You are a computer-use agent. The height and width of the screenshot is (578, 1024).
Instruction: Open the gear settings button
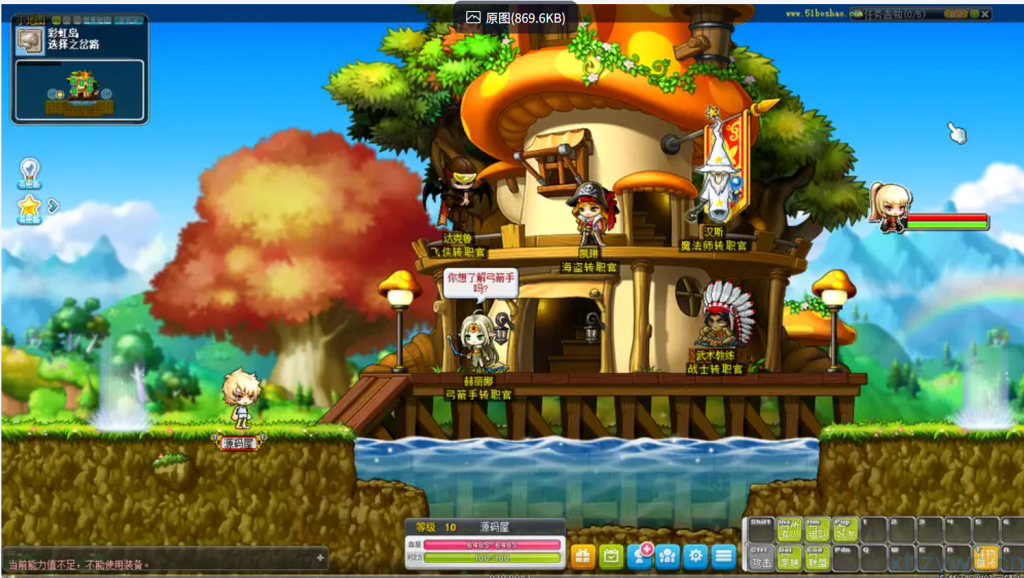[696, 556]
